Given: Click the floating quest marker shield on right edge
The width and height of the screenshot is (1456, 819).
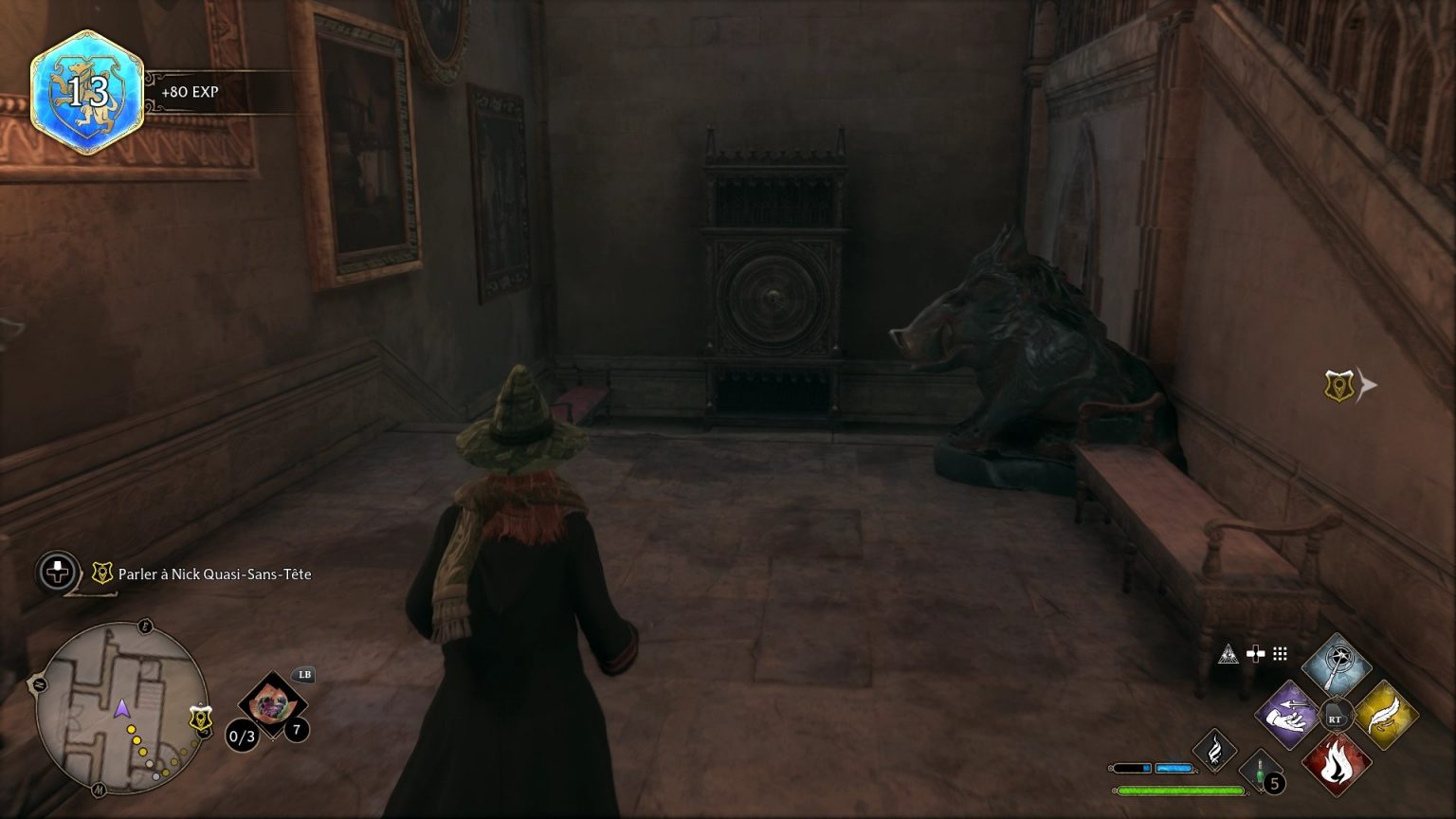Looking at the screenshot, I should [1338, 384].
